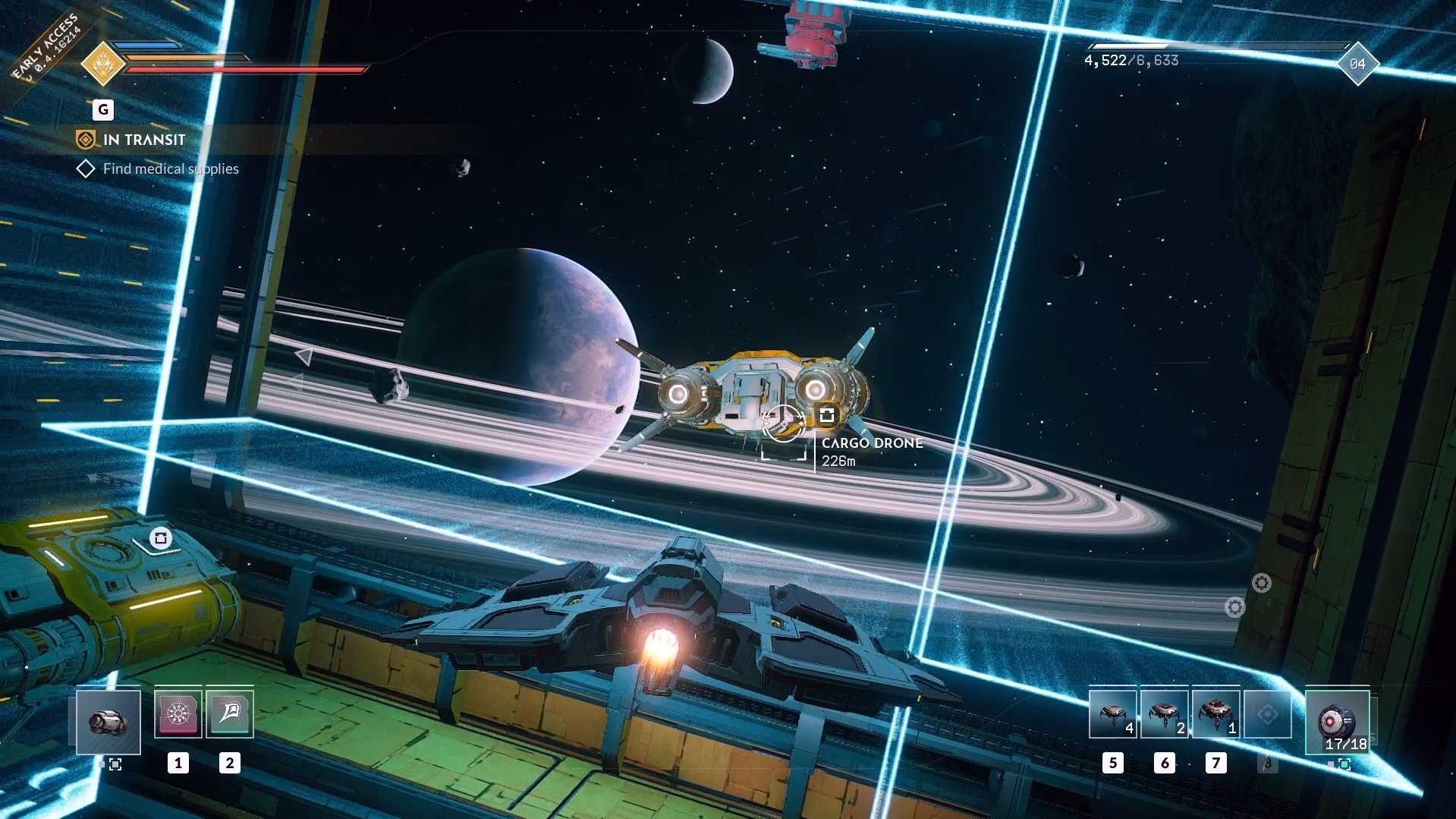Use the red drone consumable with count 1

click(x=1215, y=714)
